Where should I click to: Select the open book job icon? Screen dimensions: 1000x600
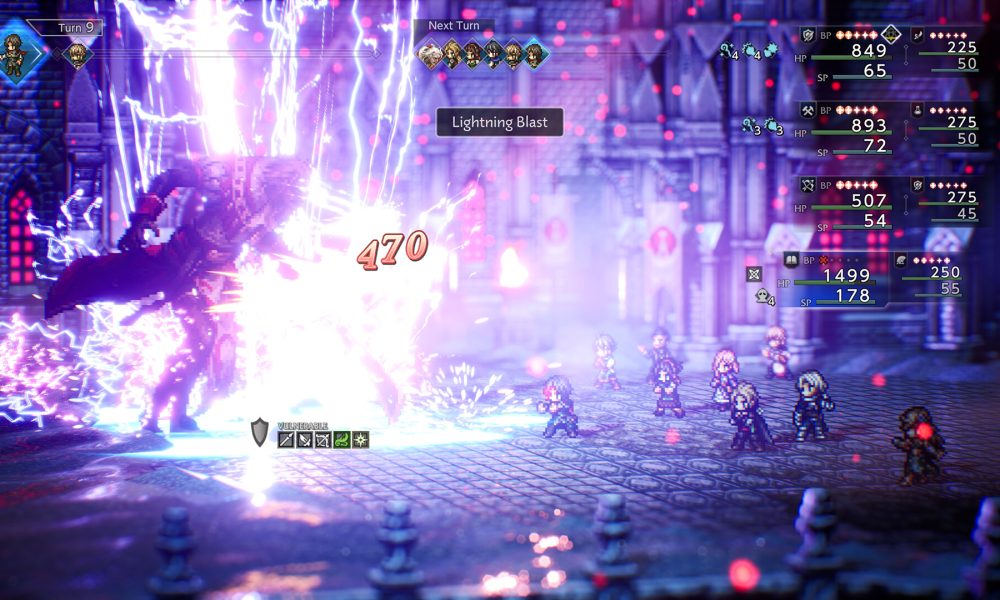click(790, 260)
